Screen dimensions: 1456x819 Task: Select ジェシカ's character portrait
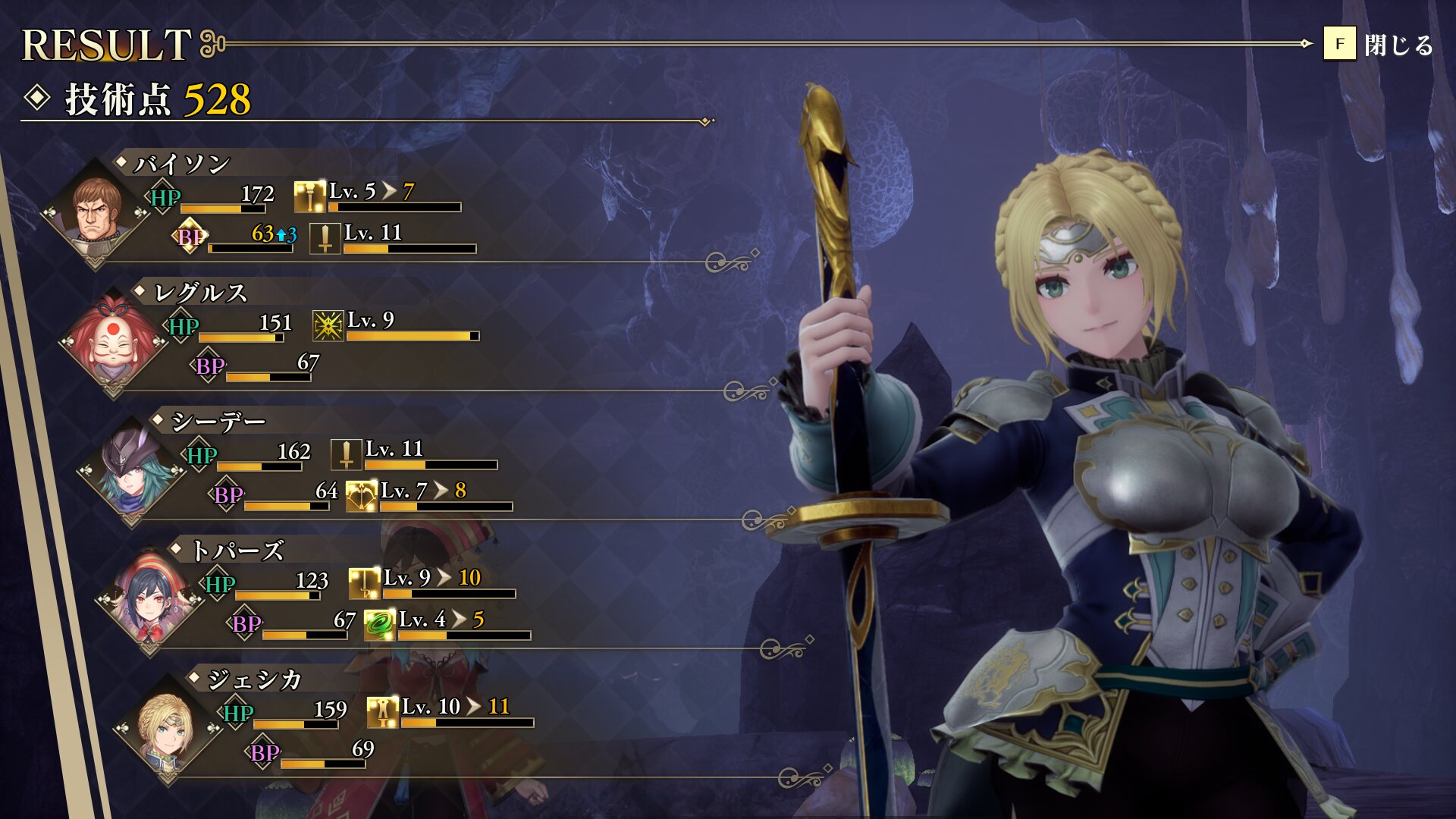pos(168,726)
